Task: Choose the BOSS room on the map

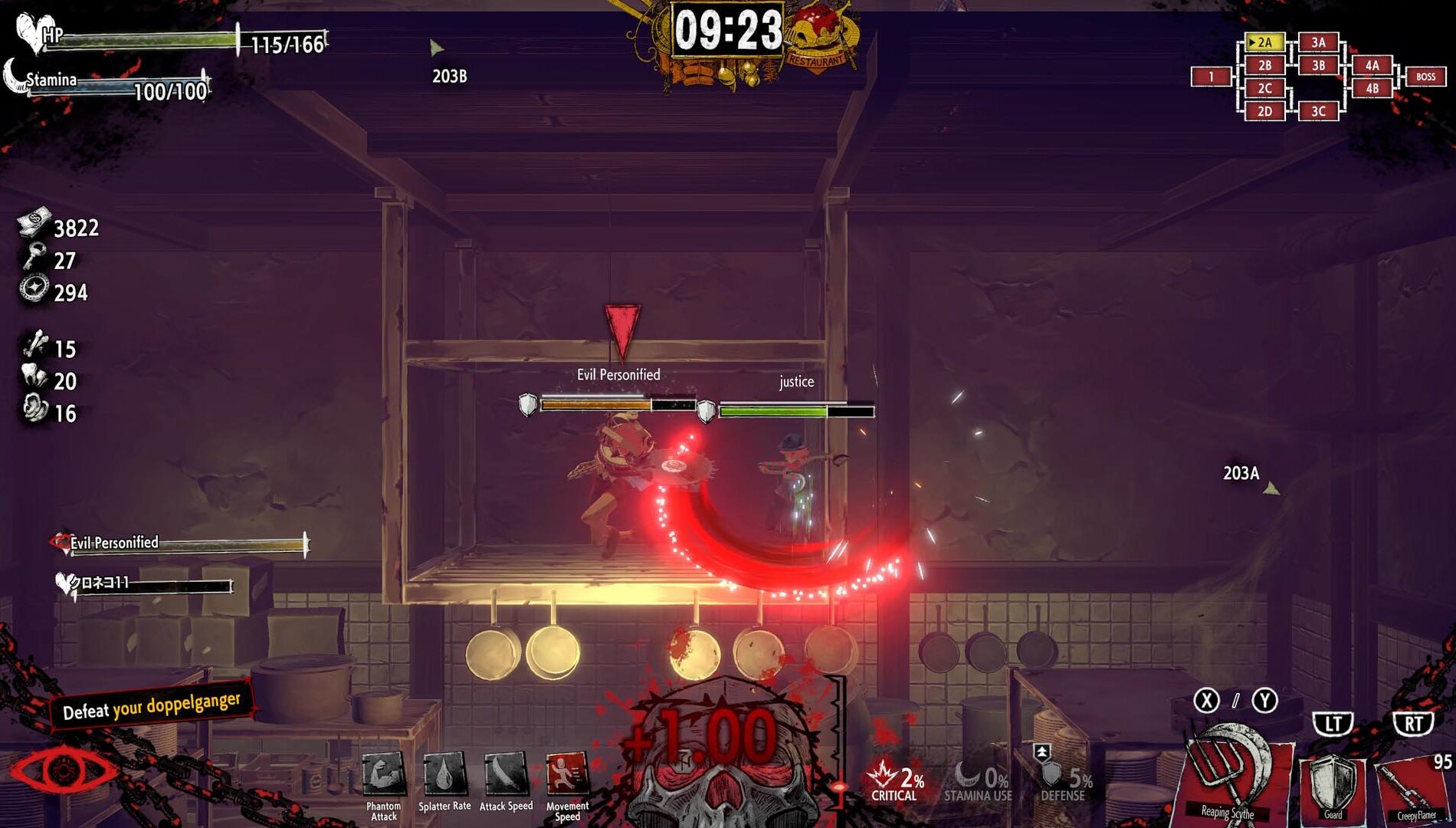Action: click(x=1425, y=77)
